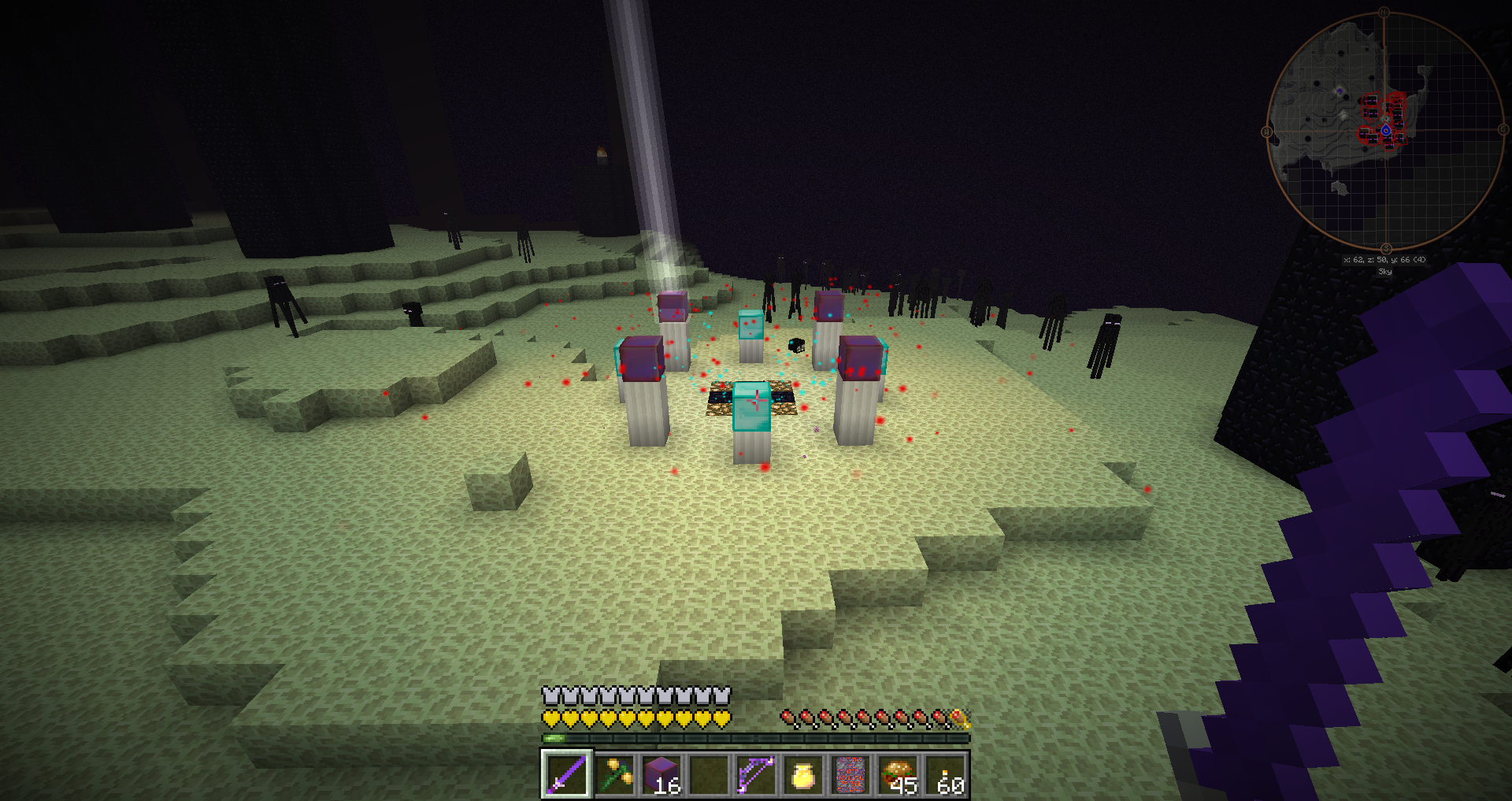
Task: Equip the purple bow from the hotbar
Action: point(755,773)
